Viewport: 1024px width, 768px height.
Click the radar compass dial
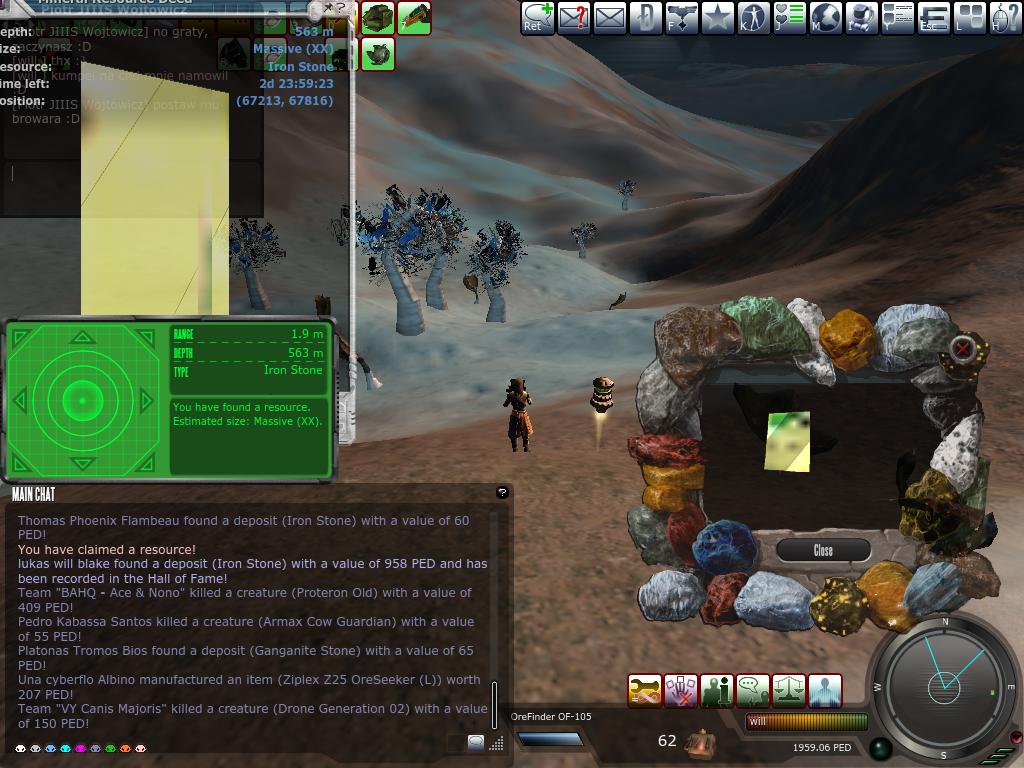[943, 685]
